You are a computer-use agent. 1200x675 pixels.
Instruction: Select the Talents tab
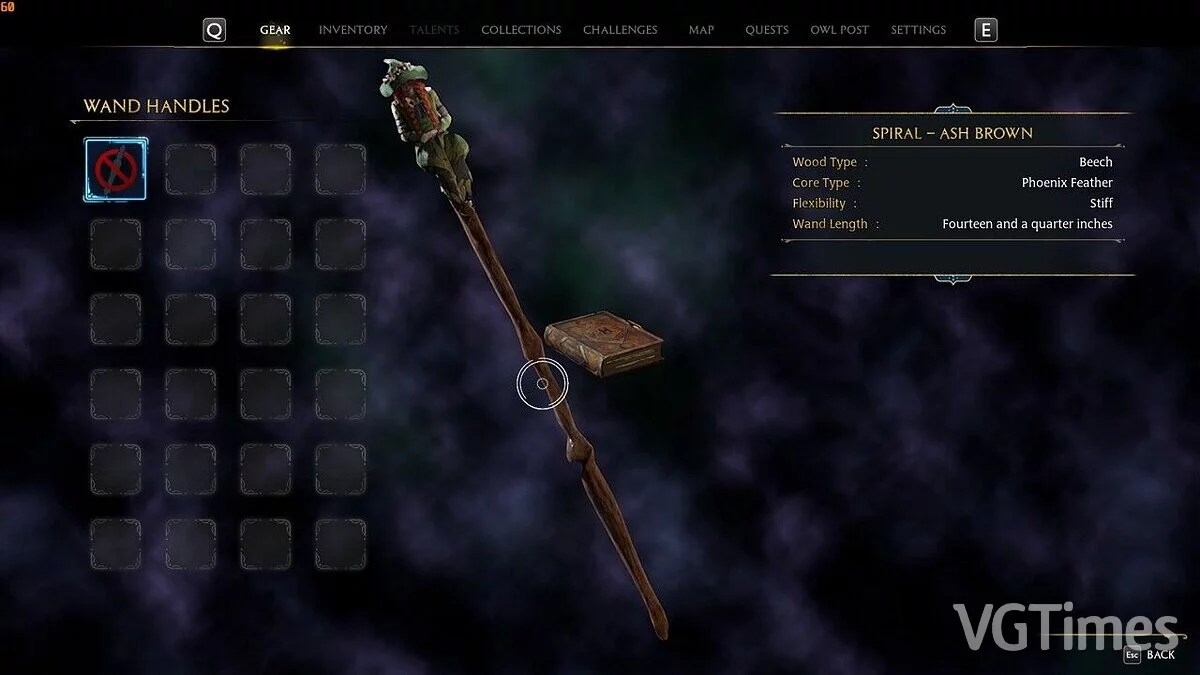click(434, 30)
